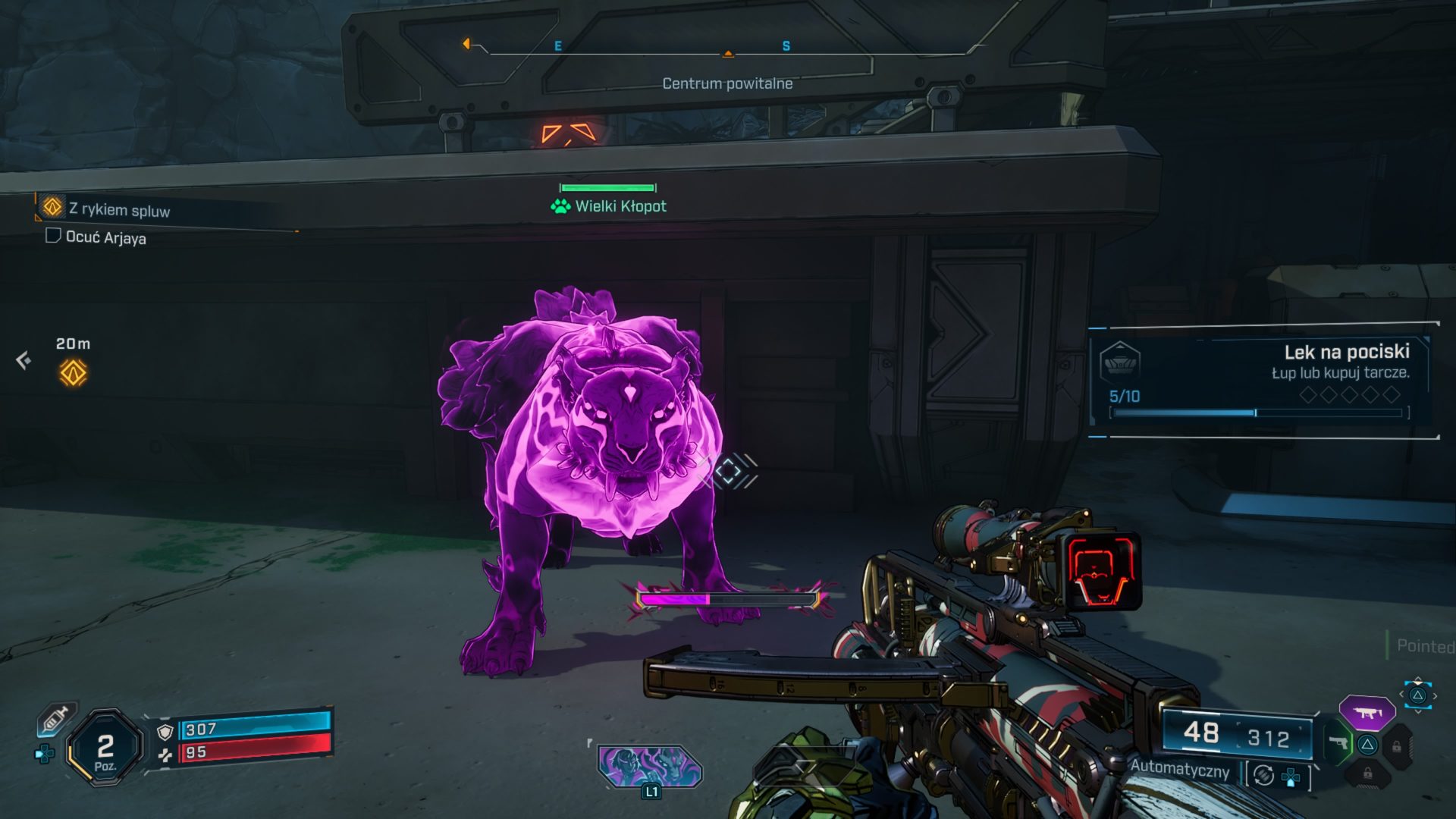
Task: Click the shield icon beside the blue bar
Action: coord(165,731)
